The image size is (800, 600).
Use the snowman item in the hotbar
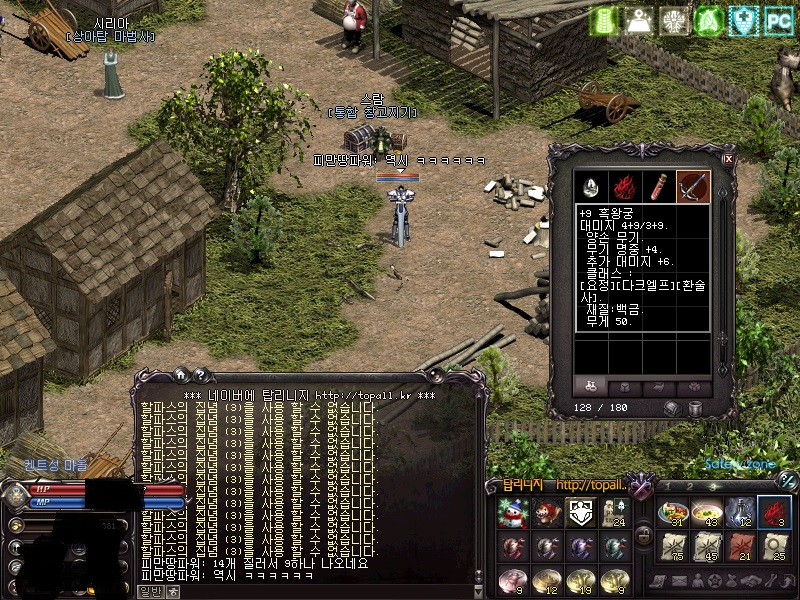[x=513, y=513]
